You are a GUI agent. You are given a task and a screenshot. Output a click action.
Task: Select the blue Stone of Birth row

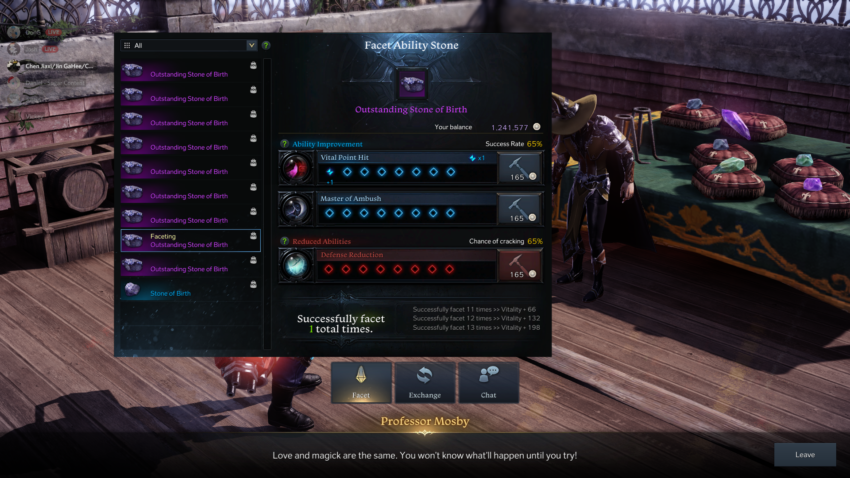click(x=190, y=293)
